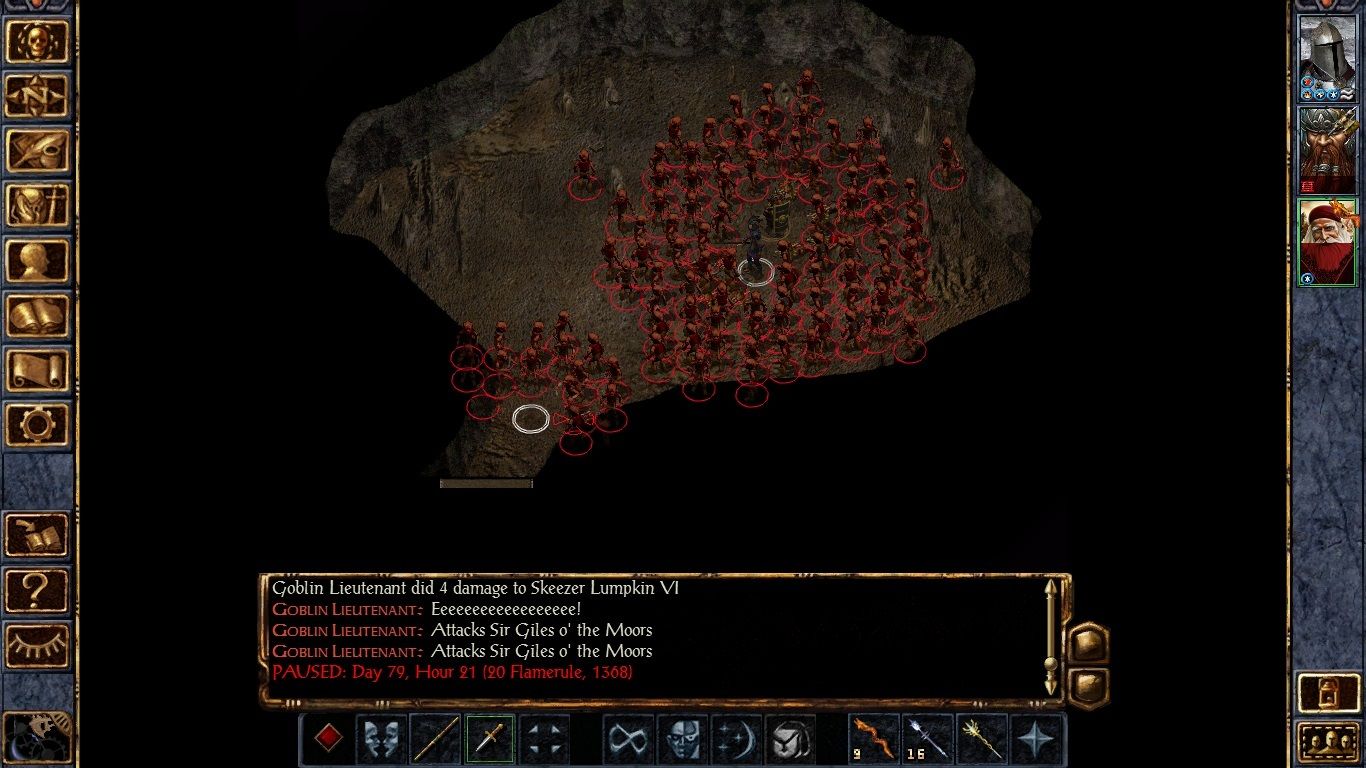Use the blue wand with 16 charges
Screen dimensions: 1366x768
[928, 740]
